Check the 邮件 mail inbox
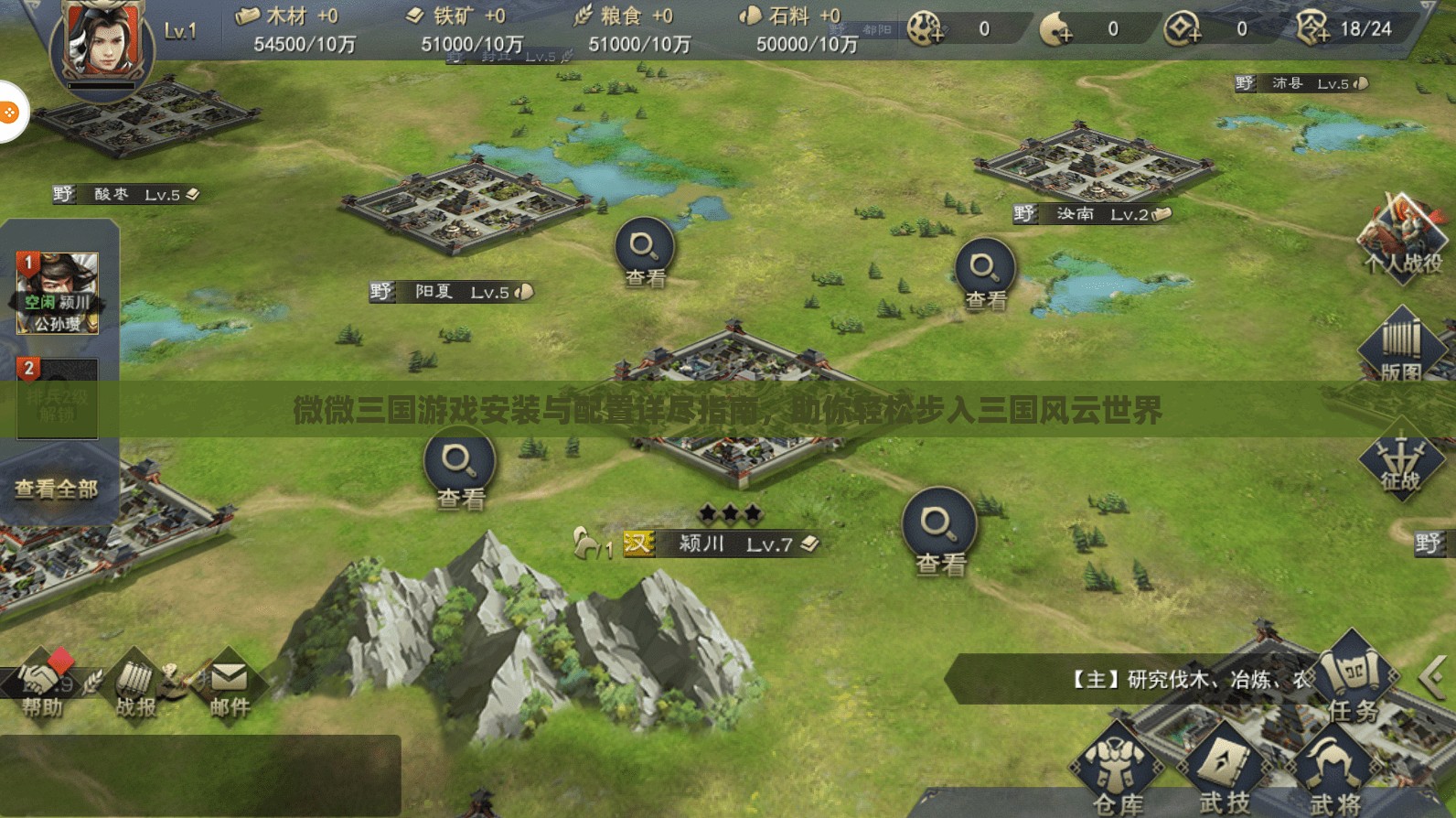The width and height of the screenshot is (1456, 818). [x=230, y=686]
